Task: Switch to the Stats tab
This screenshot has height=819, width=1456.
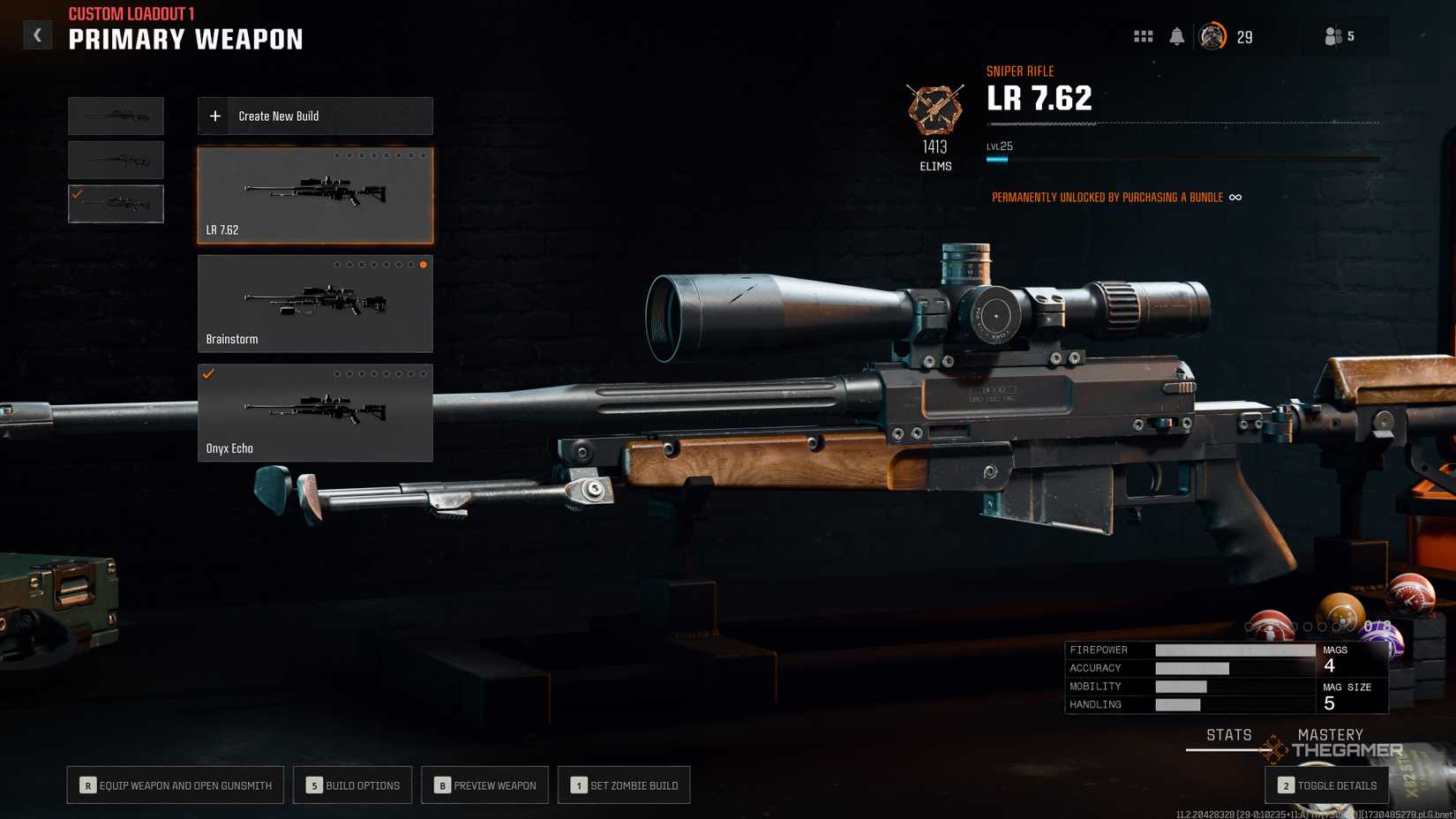Action: pyautogui.click(x=1228, y=734)
